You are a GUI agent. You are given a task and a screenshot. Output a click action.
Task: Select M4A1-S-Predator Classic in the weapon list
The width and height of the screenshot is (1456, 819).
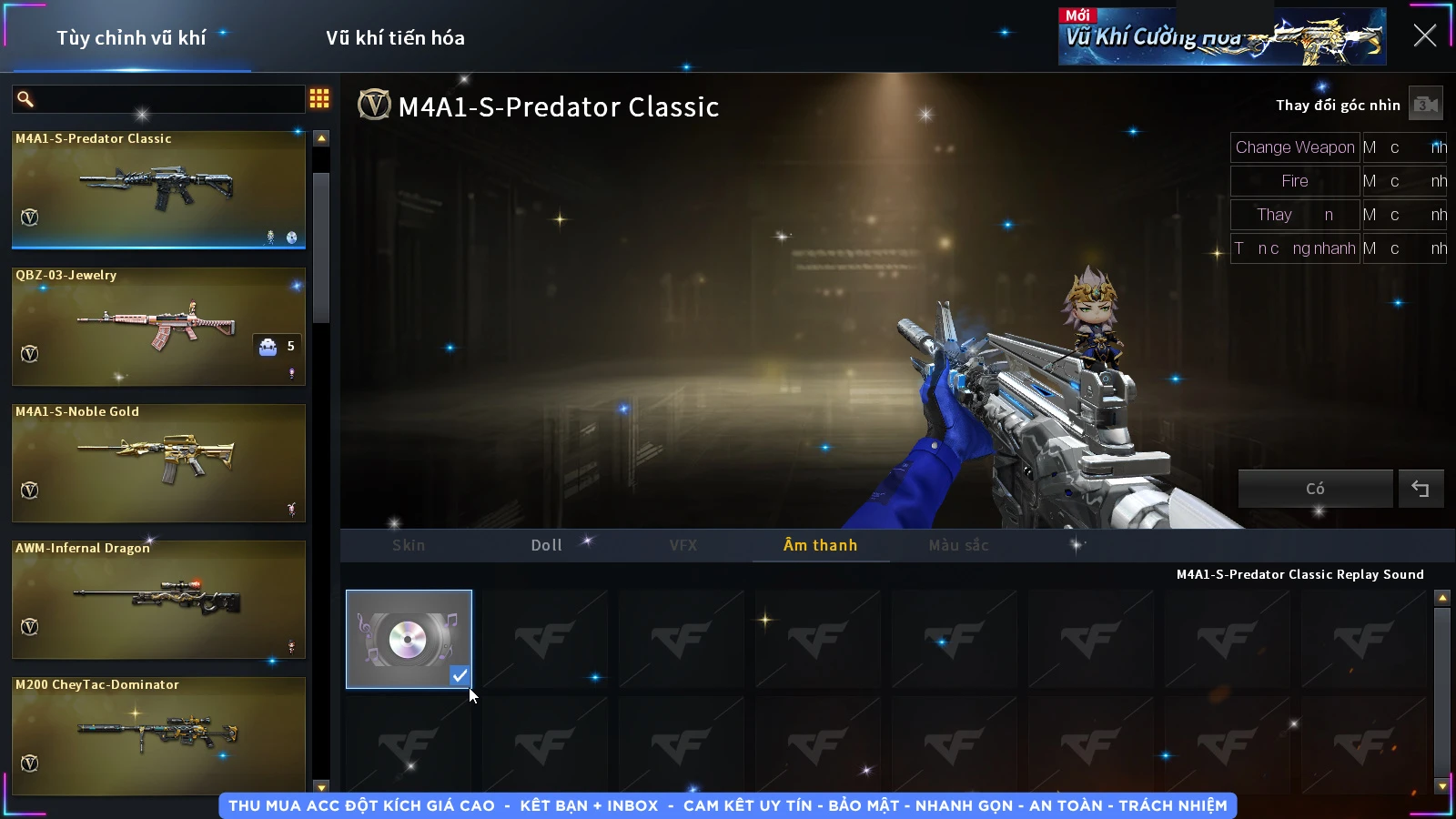click(x=158, y=189)
